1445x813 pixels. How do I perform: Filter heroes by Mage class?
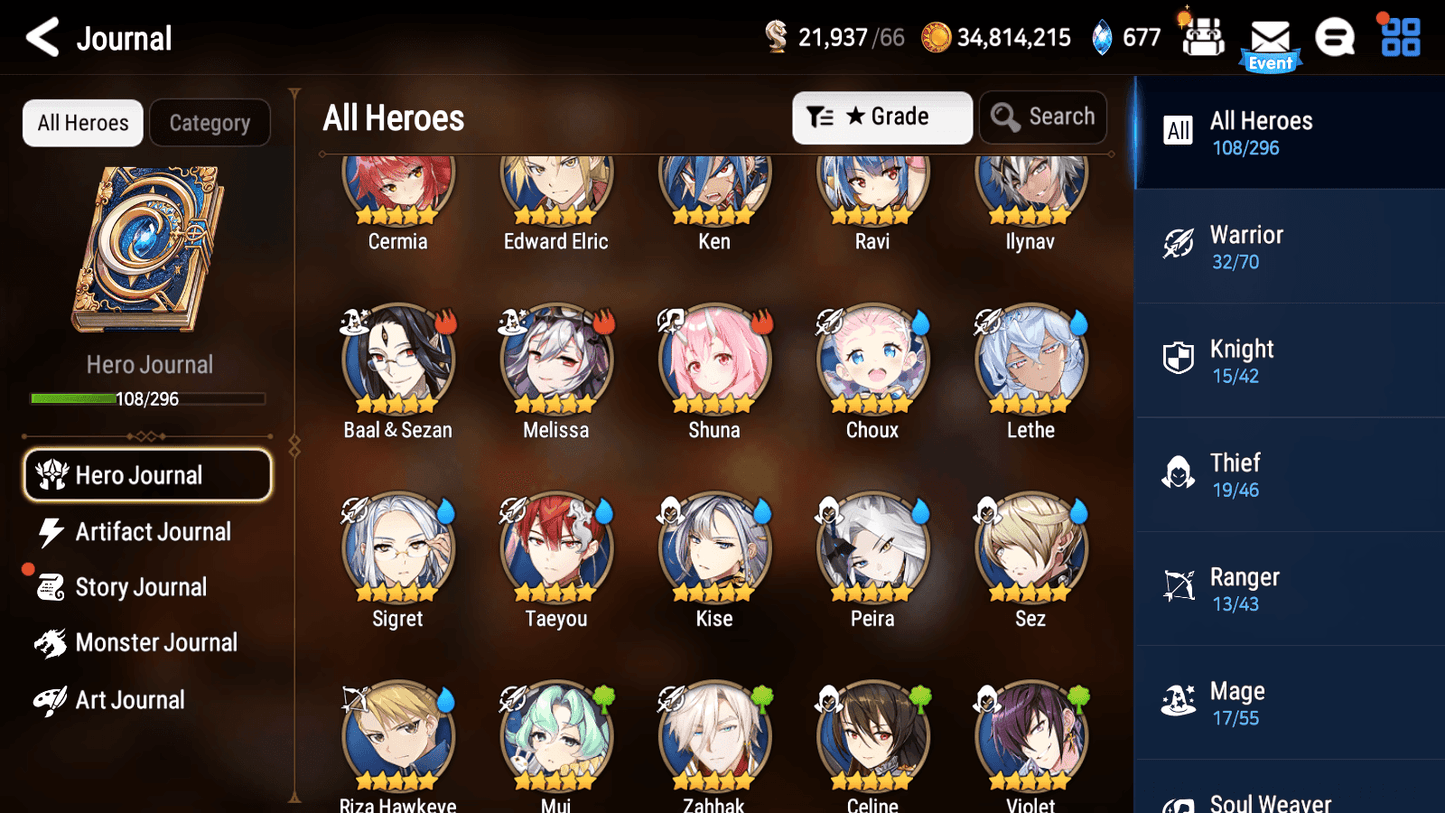[x=1289, y=701]
